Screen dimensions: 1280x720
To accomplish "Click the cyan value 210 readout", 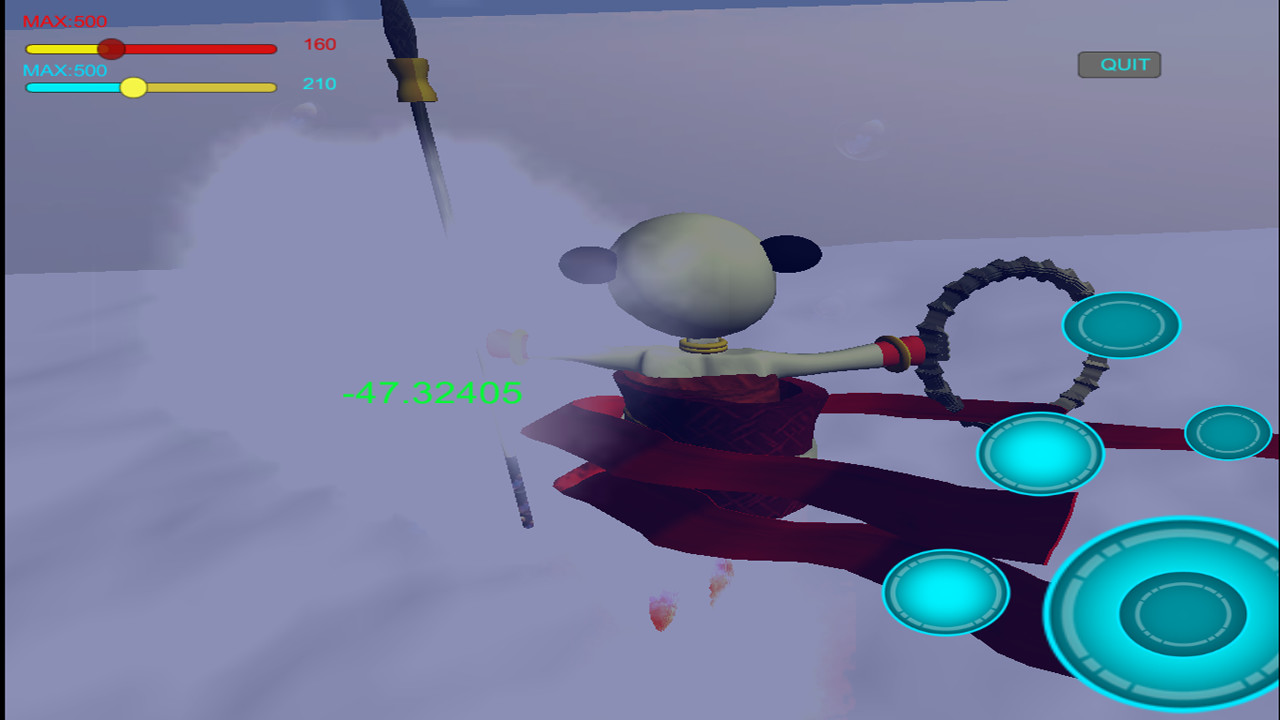I will click(321, 85).
